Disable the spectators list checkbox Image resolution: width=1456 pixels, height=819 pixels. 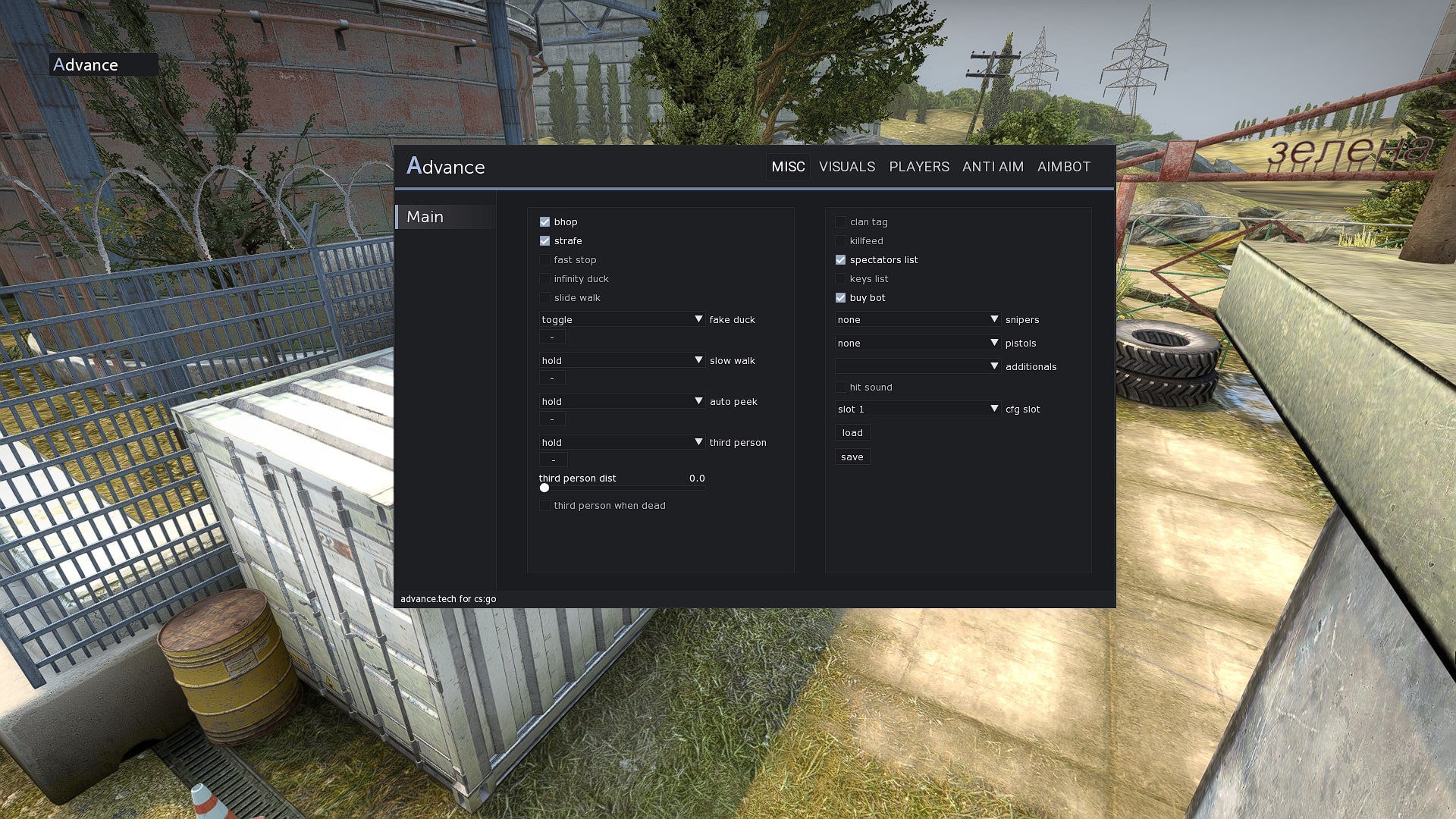tap(840, 259)
